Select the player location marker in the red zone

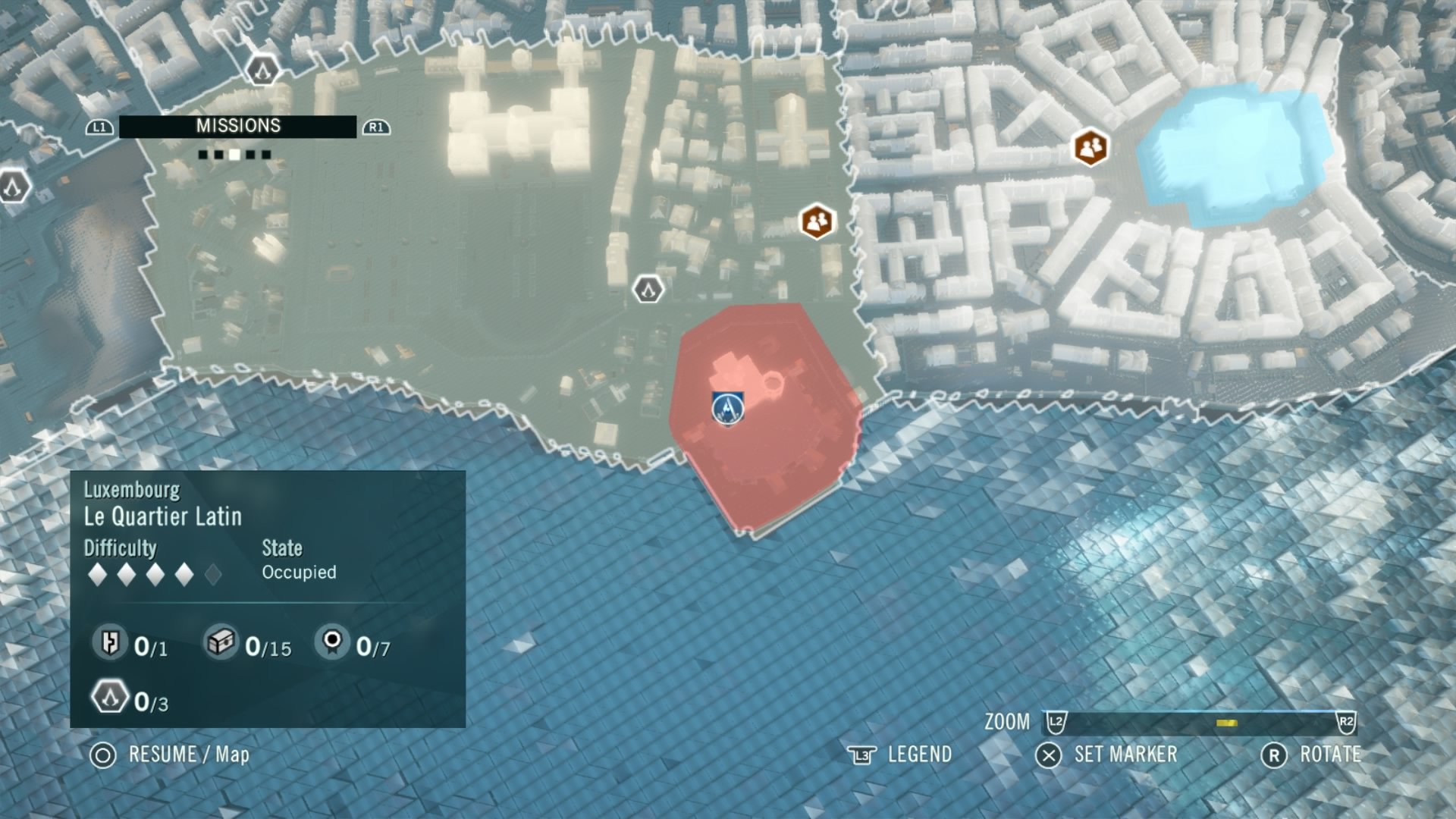727,408
